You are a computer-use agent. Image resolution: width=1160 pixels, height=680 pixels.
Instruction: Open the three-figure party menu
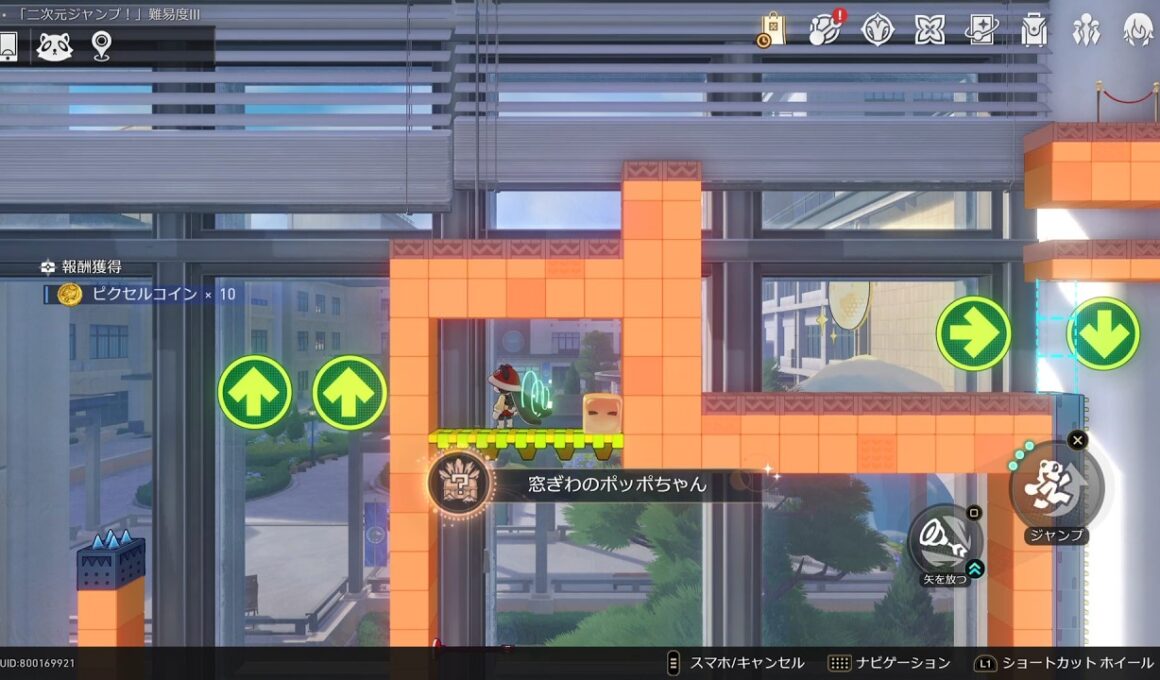tap(1086, 29)
